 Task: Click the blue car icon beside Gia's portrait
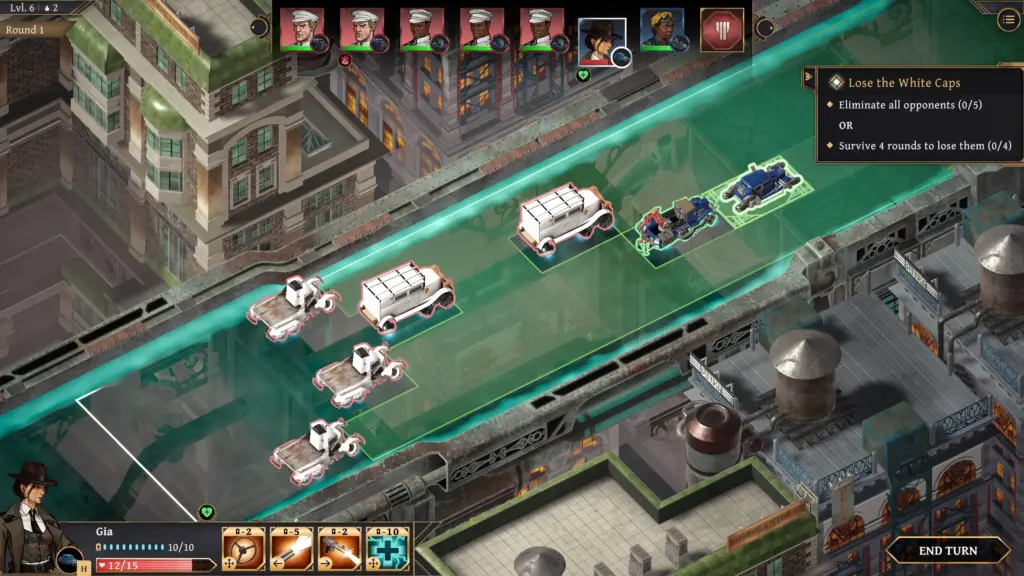(69, 559)
